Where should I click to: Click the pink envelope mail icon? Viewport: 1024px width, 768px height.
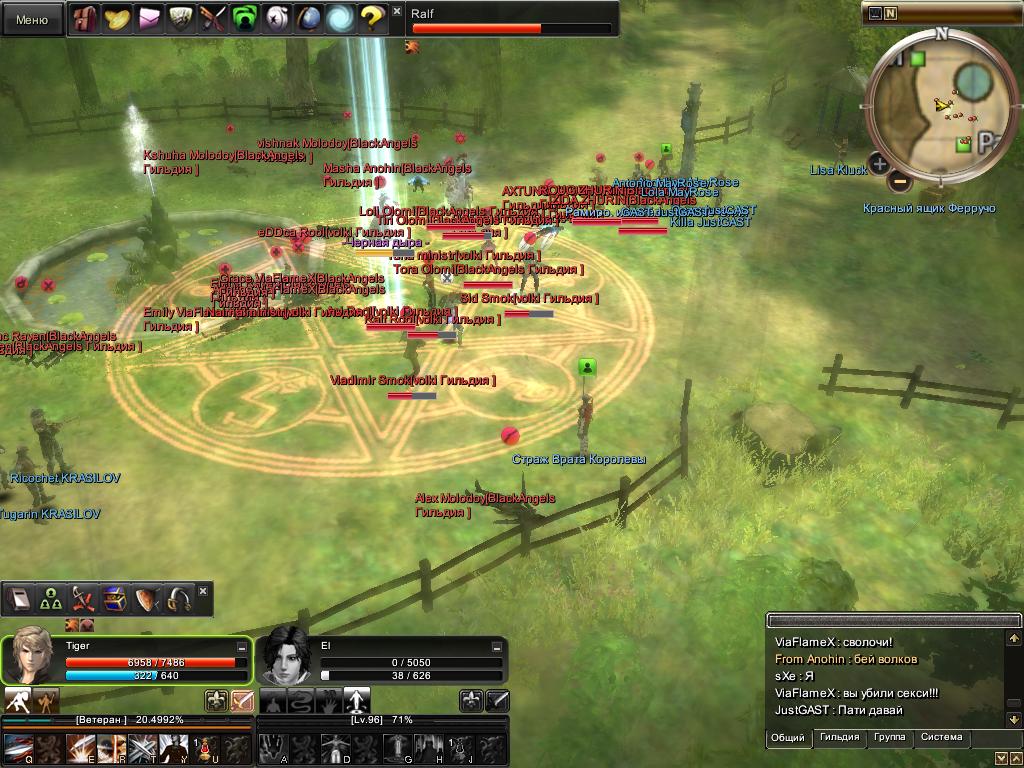(149, 19)
